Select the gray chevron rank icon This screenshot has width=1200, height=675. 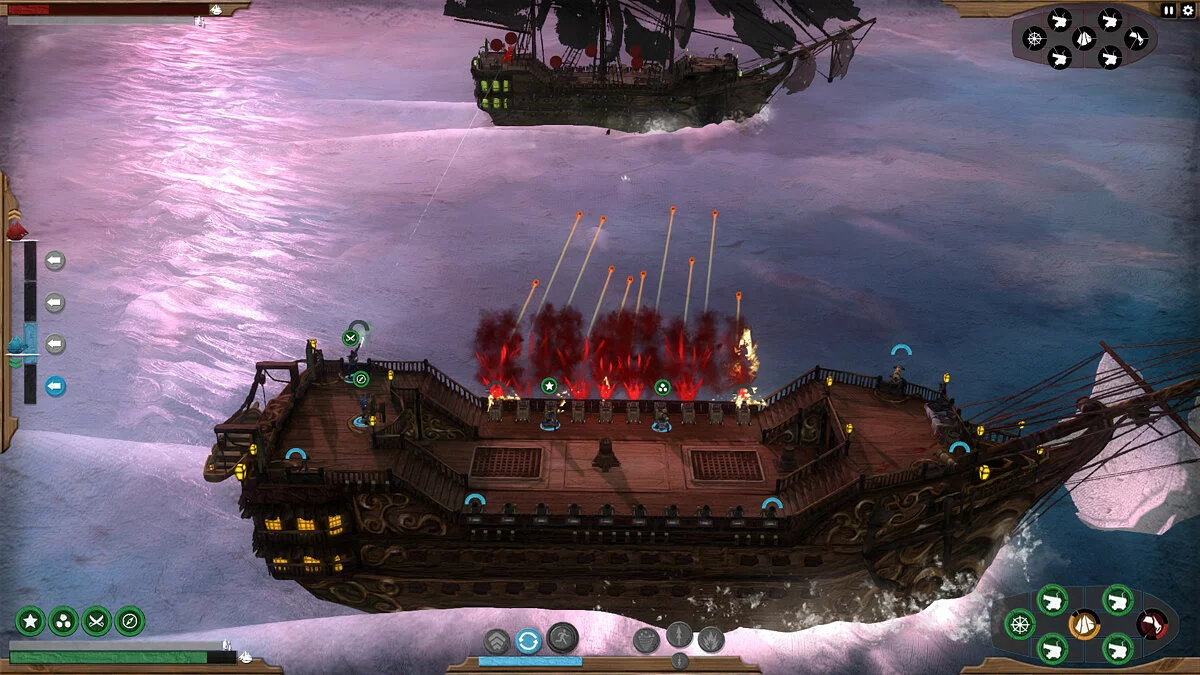(497, 640)
